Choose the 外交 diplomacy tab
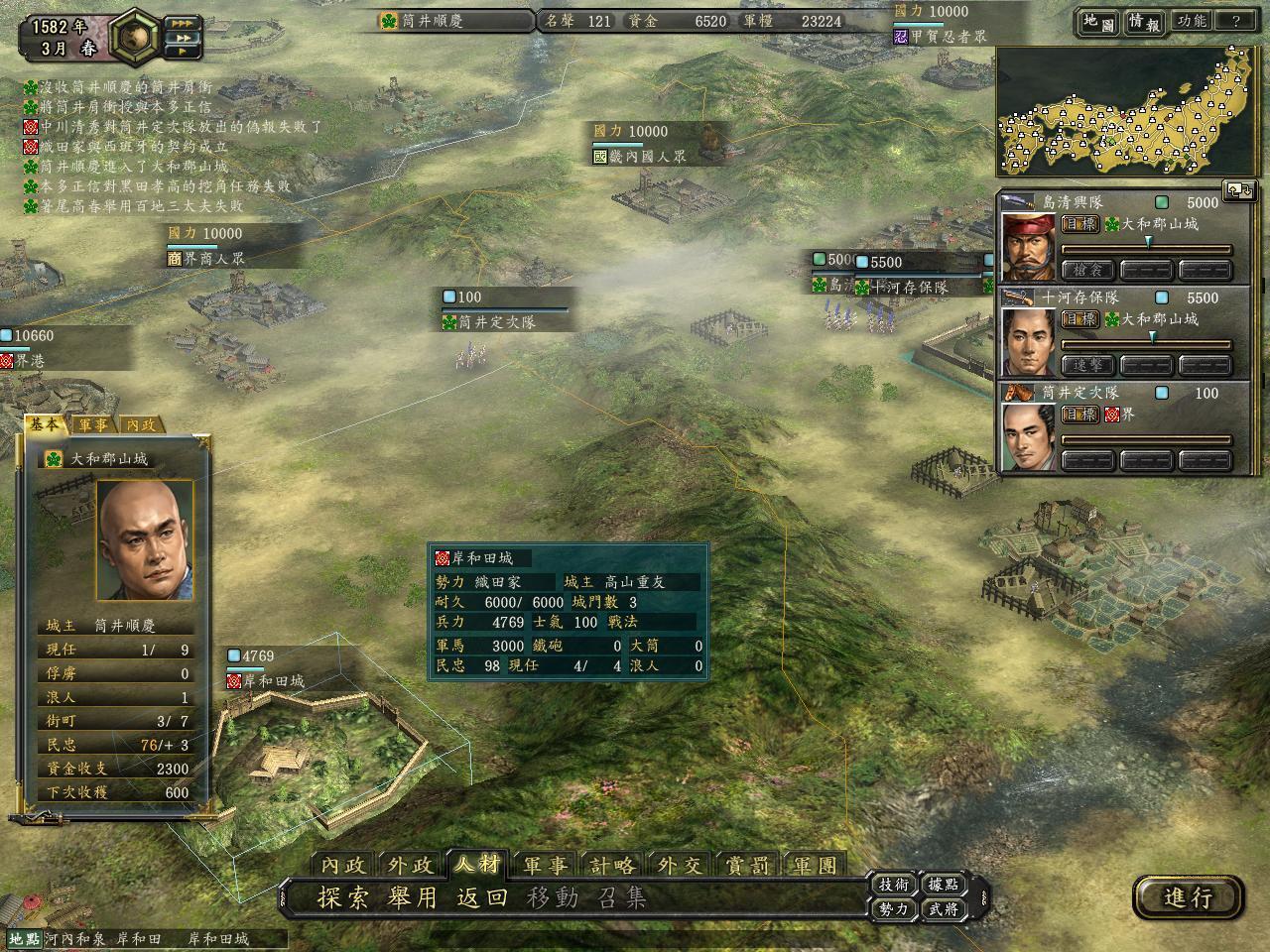Screen dimensions: 1270x952 click(680, 865)
